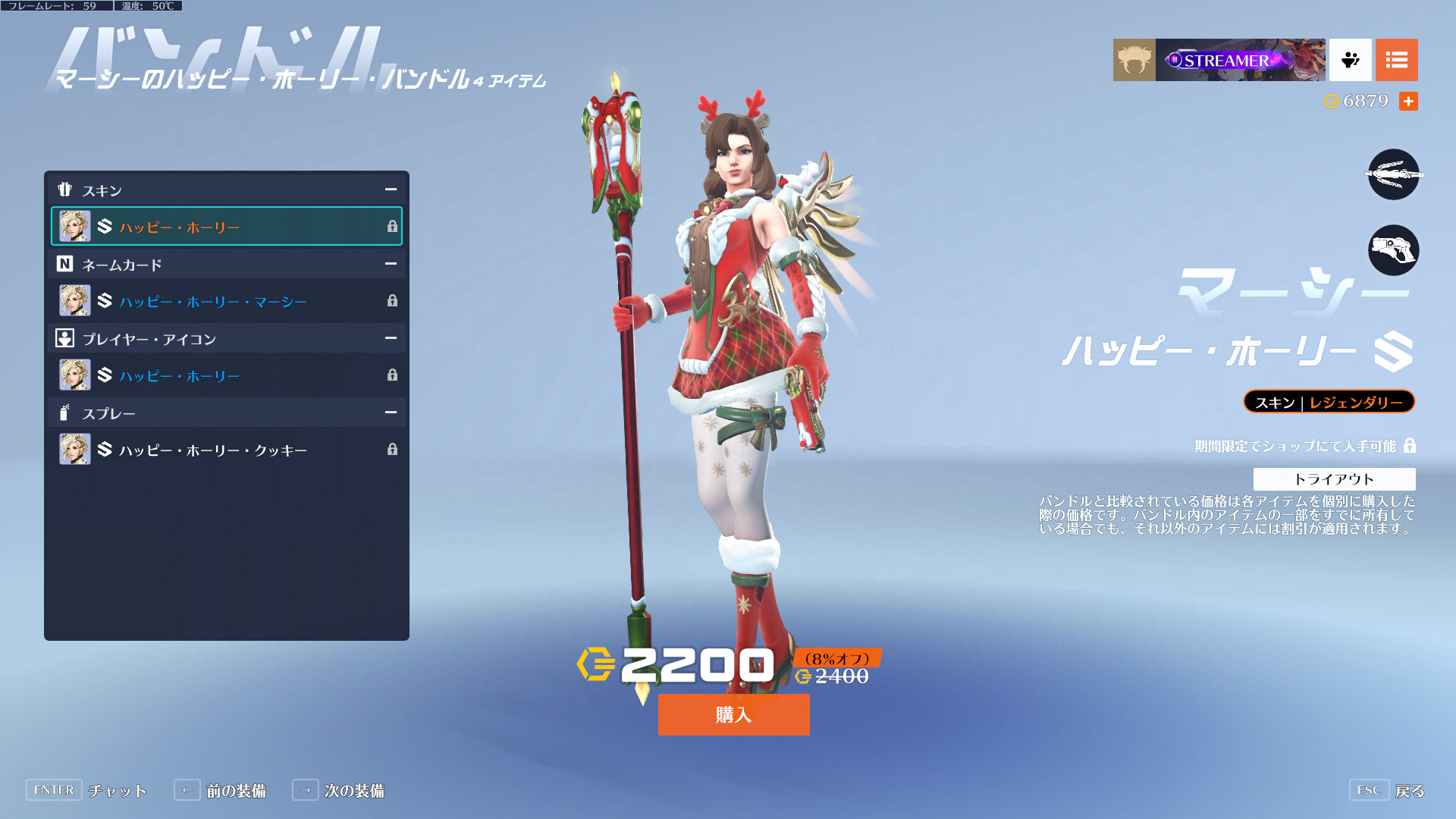1456x819 pixels.
Task: Collapse the スキン category header
Action: click(x=391, y=190)
